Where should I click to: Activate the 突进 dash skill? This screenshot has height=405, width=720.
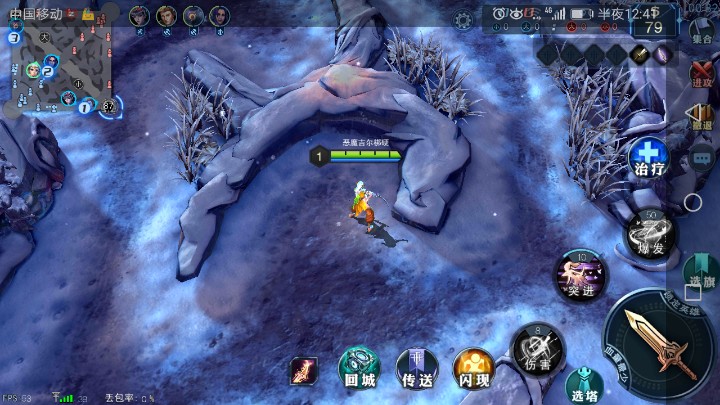click(581, 274)
